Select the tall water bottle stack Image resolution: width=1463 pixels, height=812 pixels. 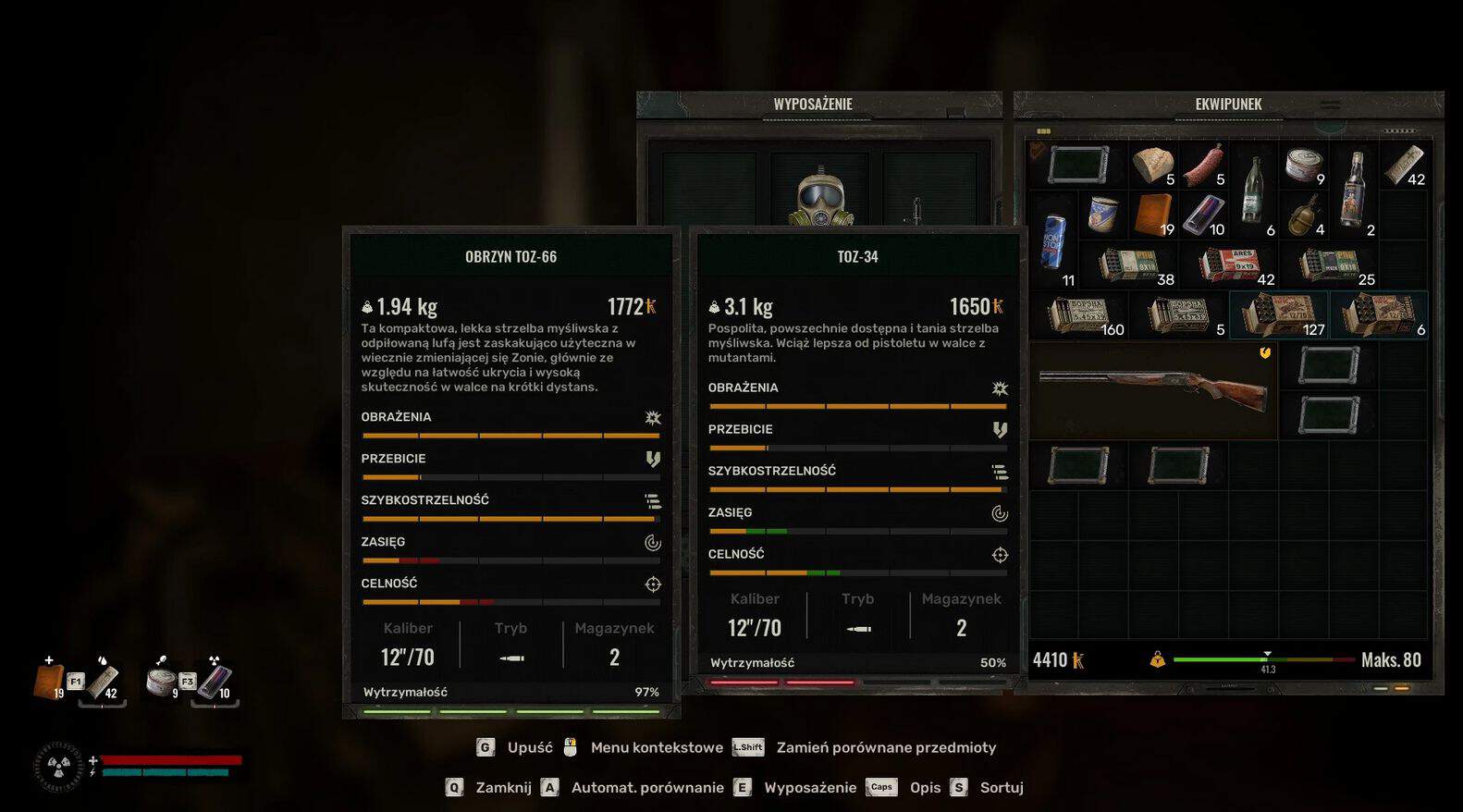tap(1253, 190)
